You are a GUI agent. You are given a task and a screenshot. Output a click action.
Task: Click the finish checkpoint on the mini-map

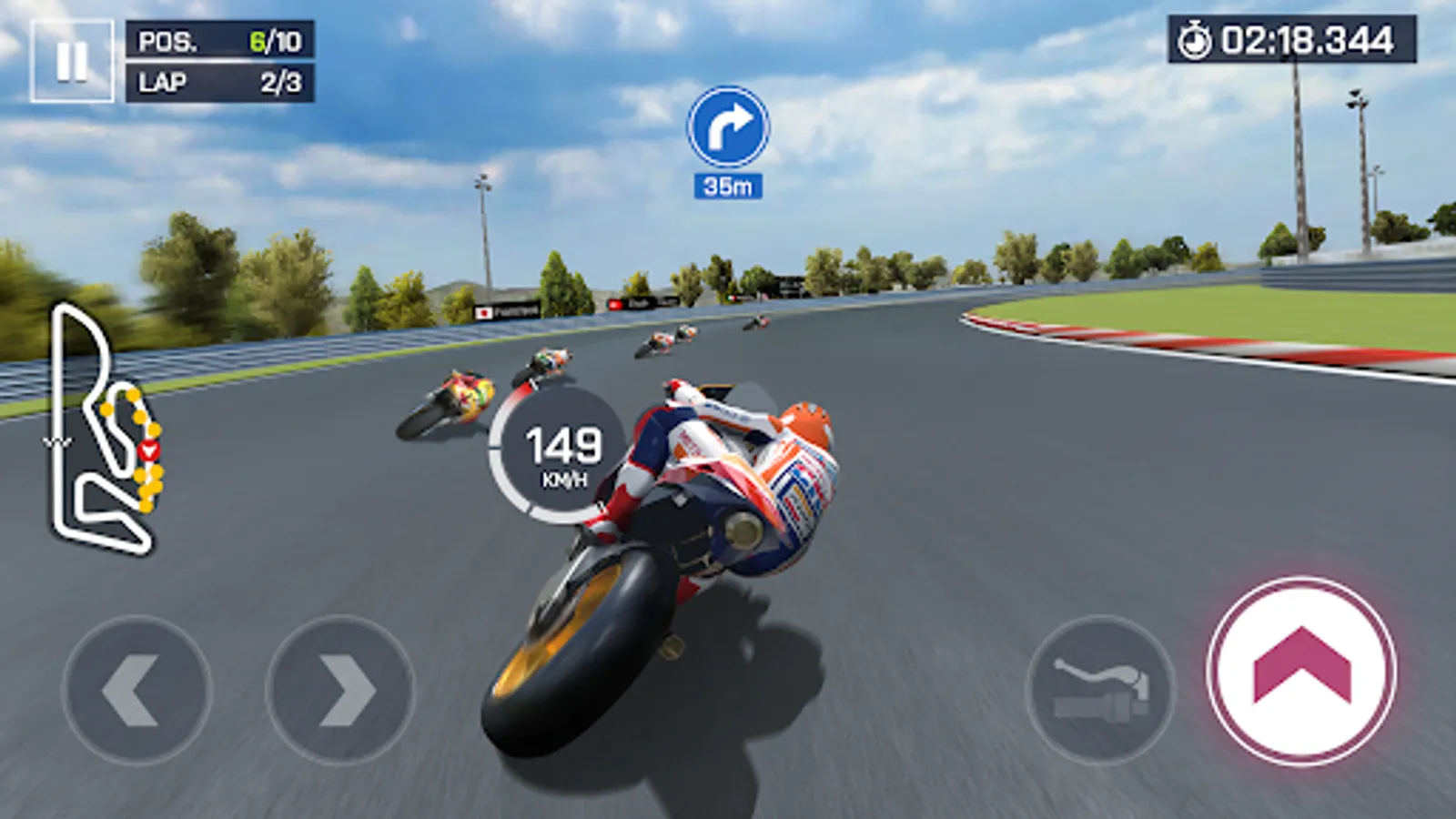[x=56, y=443]
